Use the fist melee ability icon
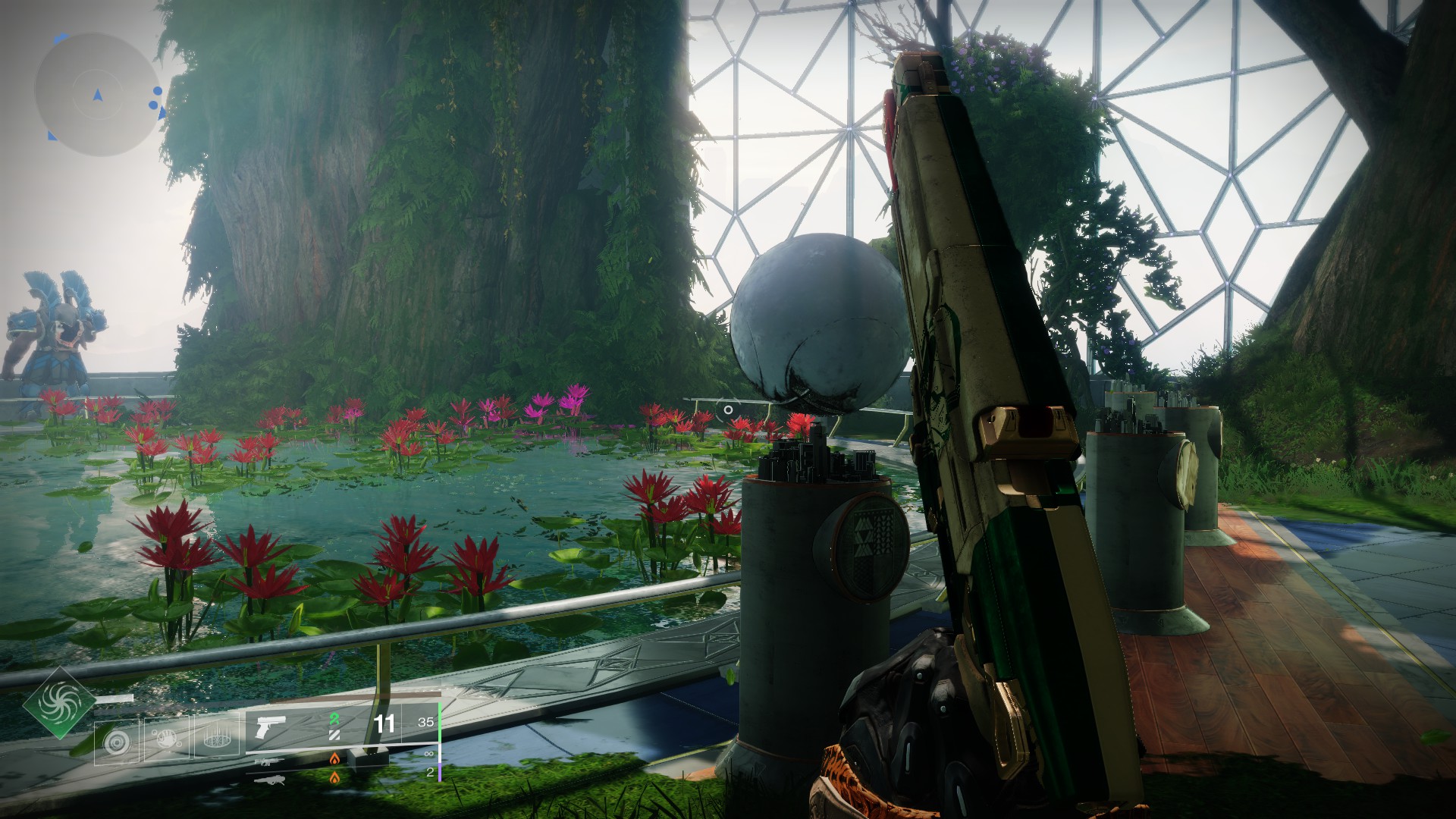Screen dimensions: 1456x819 (x=166, y=739)
